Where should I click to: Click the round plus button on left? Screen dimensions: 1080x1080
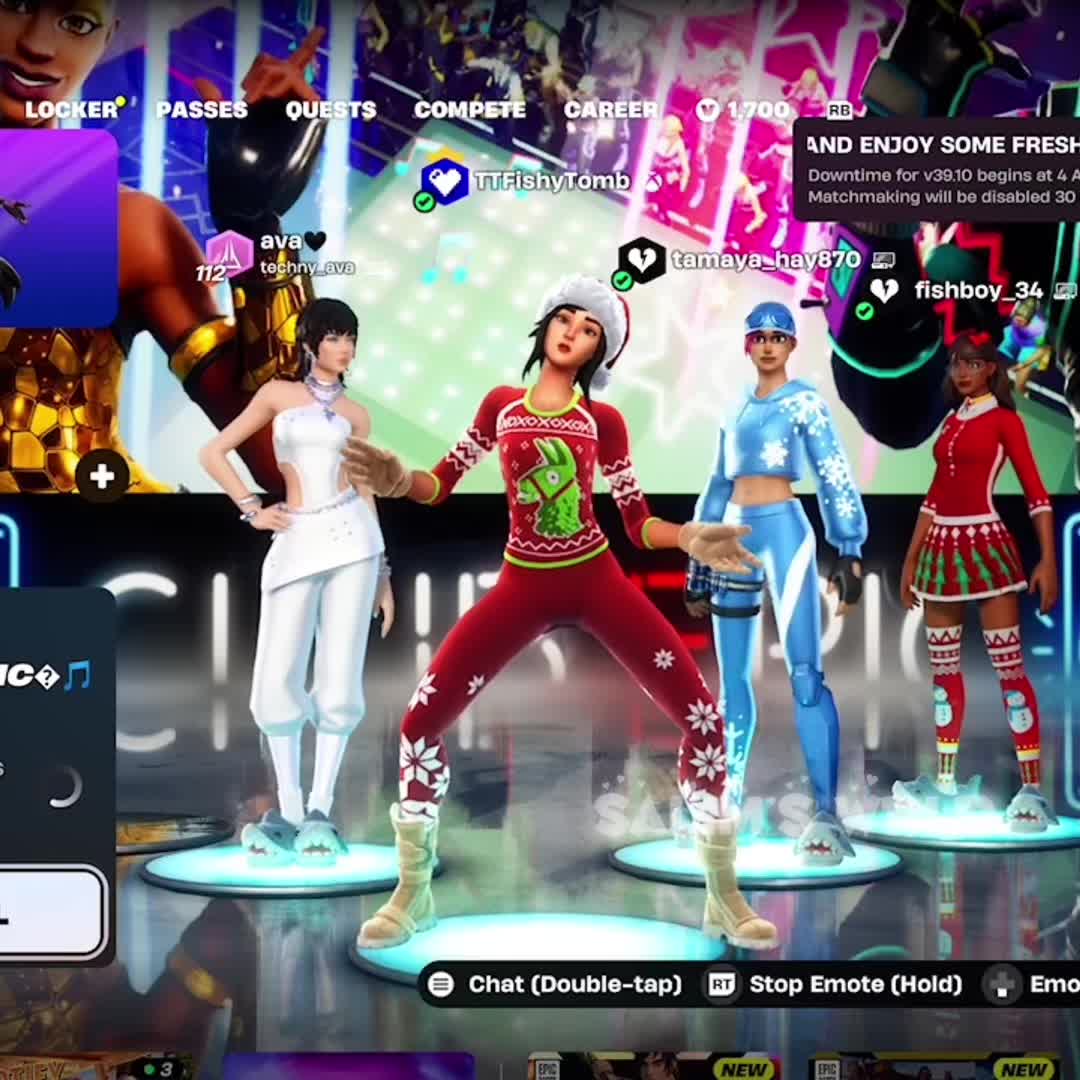[x=102, y=476]
